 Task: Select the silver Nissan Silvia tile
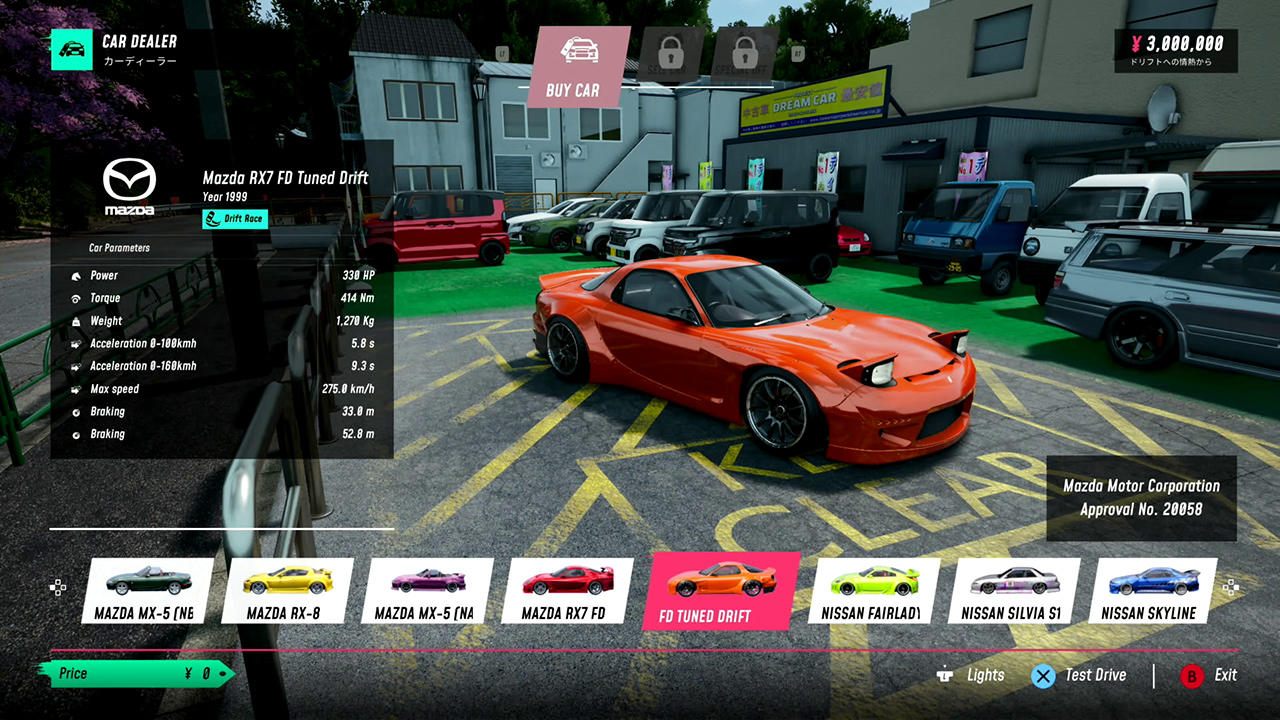click(x=1012, y=592)
